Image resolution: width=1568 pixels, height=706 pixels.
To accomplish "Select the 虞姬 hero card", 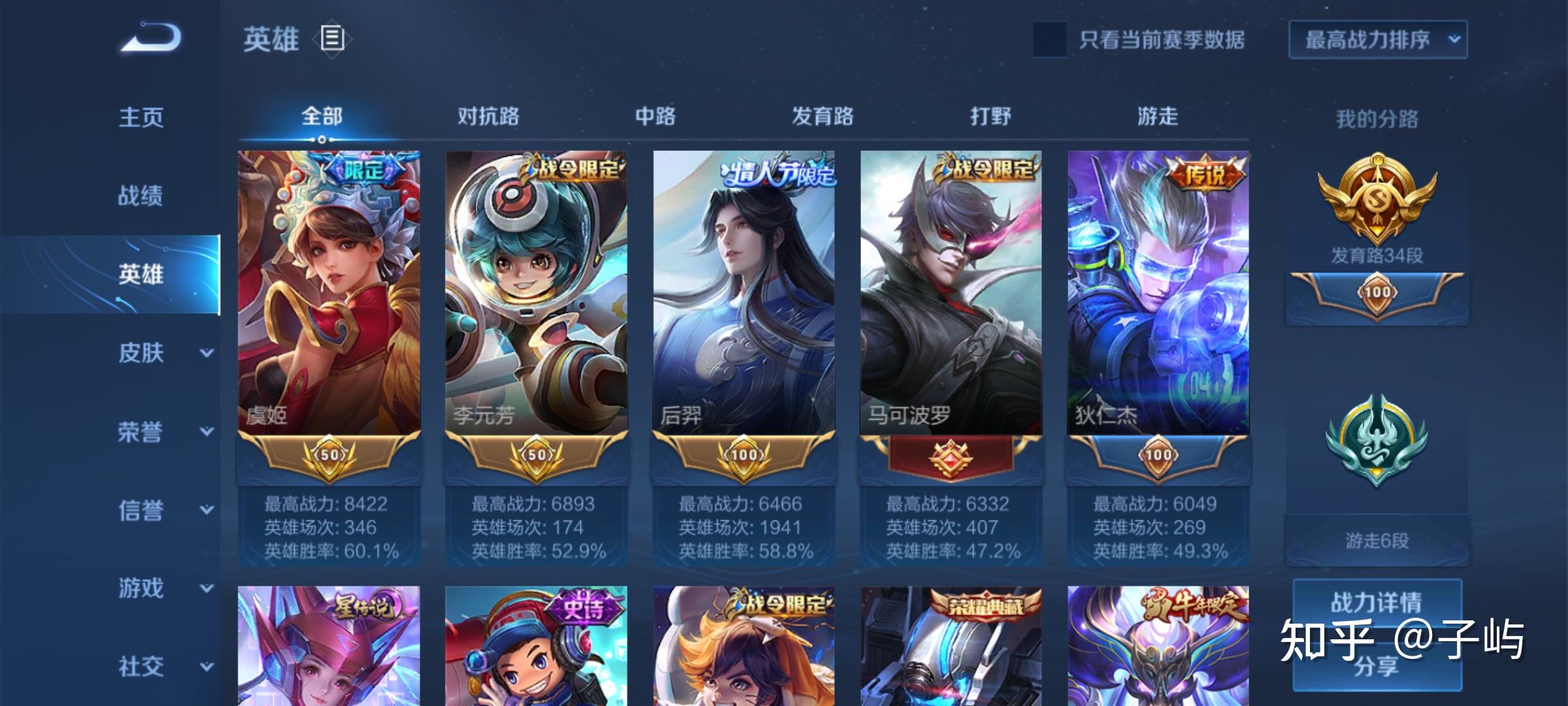I will [x=329, y=294].
